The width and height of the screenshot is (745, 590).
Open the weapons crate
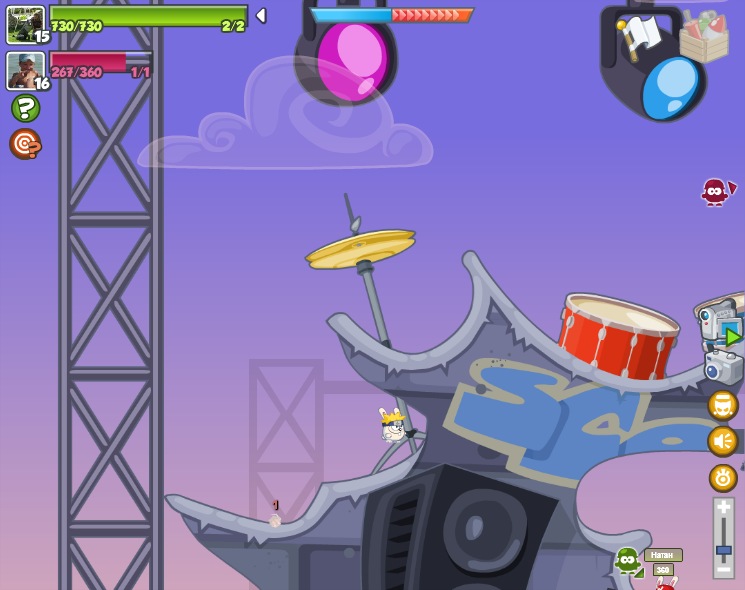tap(704, 36)
